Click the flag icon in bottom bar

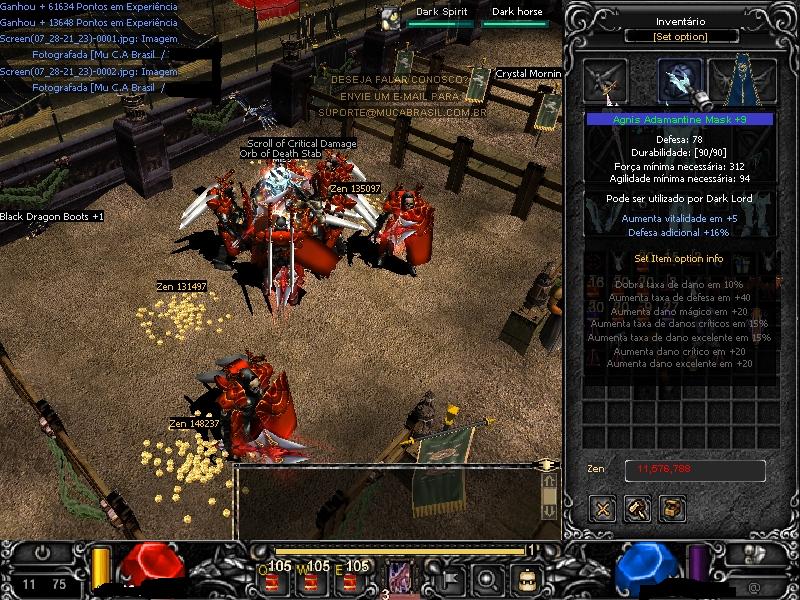point(450,578)
